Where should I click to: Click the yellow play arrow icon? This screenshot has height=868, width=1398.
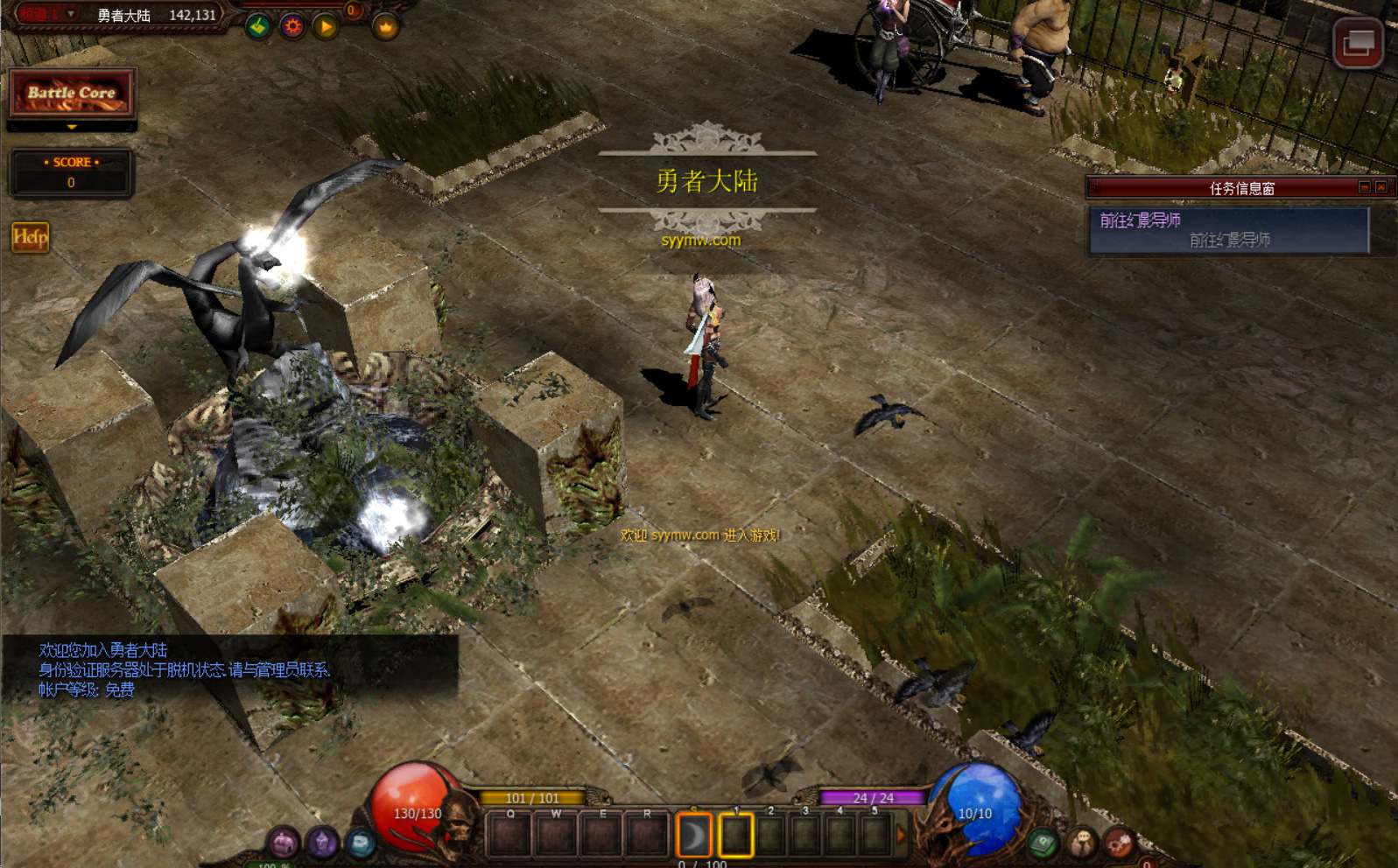pos(326,27)
